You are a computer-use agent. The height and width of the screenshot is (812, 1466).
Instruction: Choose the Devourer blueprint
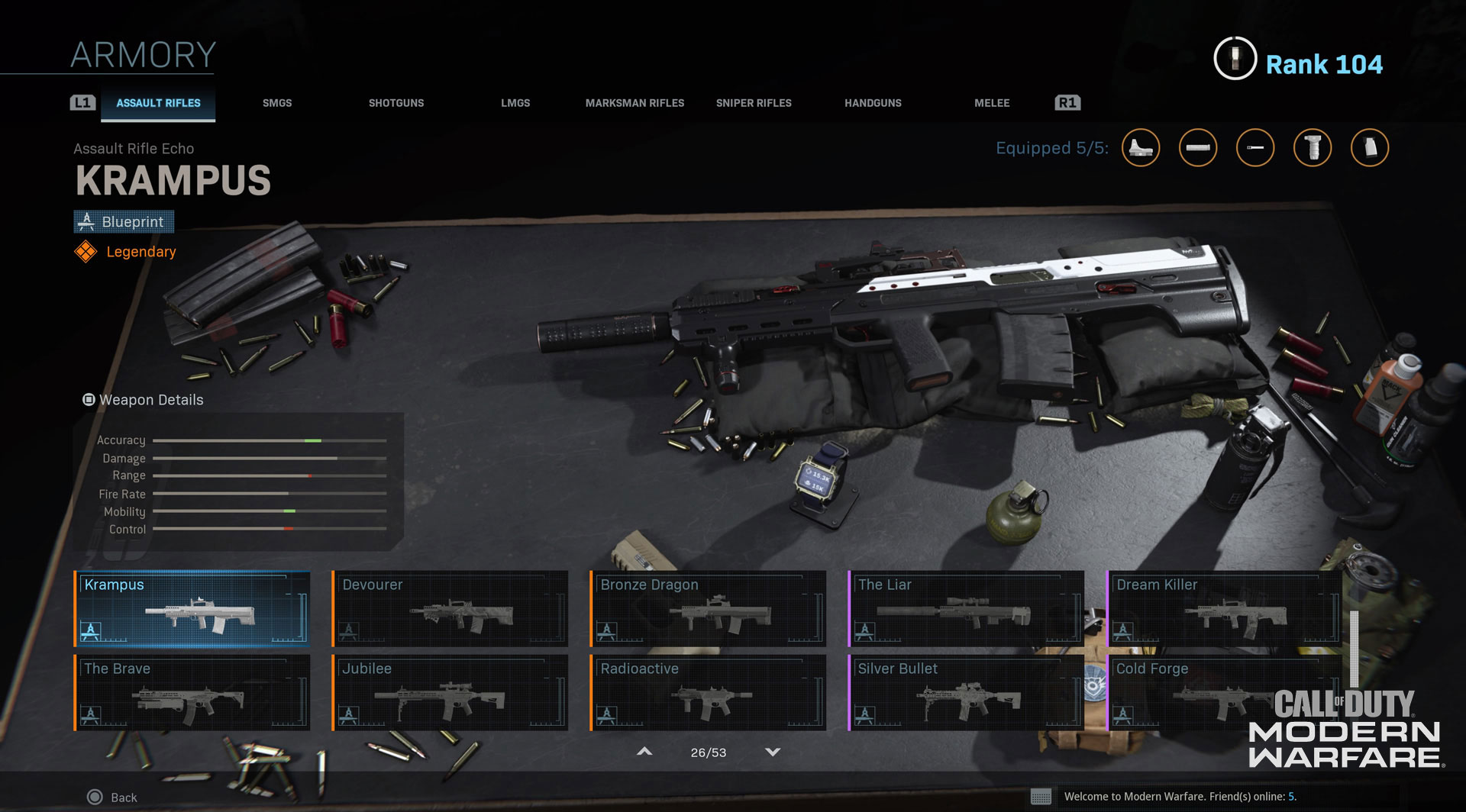[450, 608]
